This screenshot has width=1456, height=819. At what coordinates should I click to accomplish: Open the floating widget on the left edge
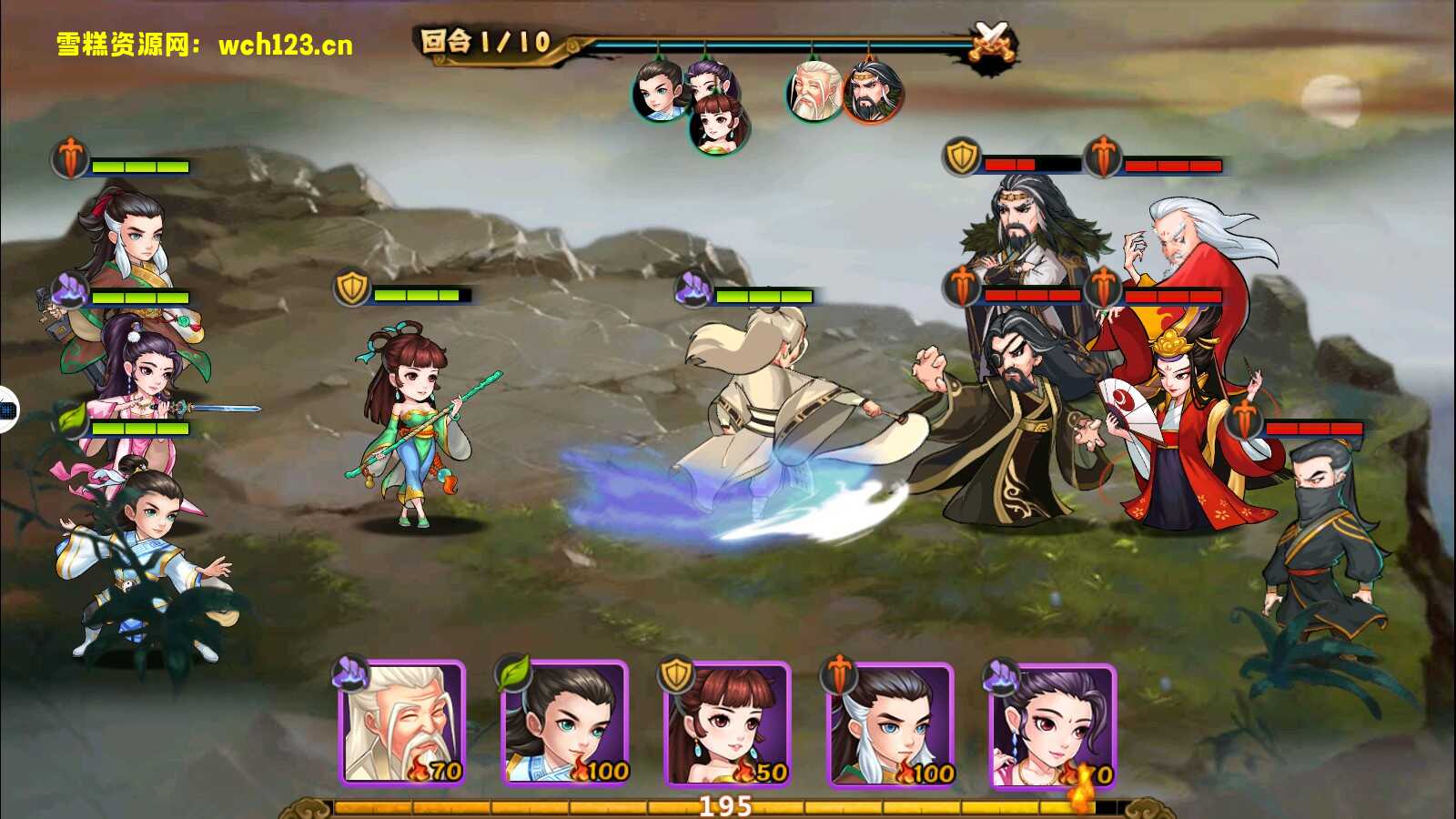click(x=7, y=410)
